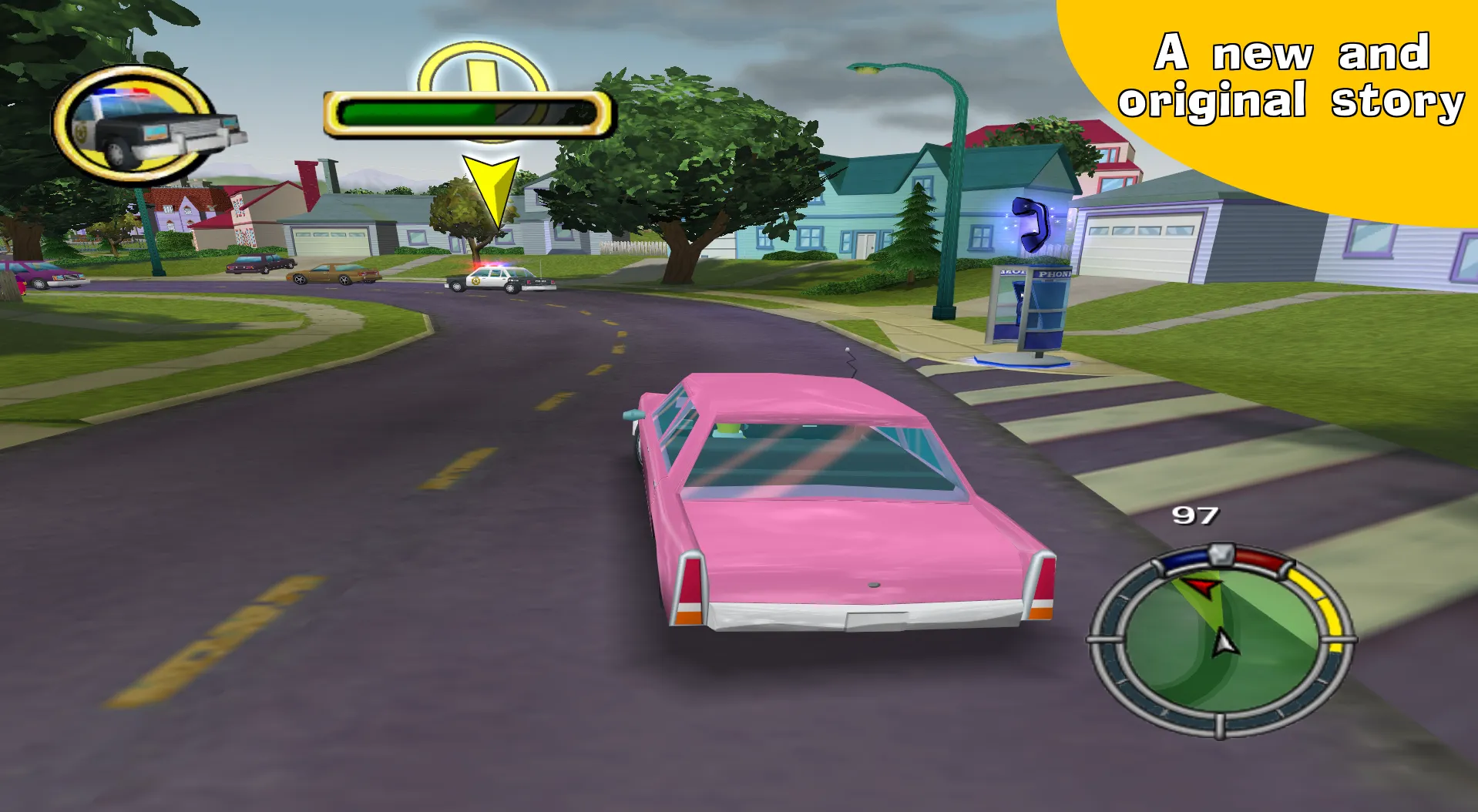Image resolution: width=1478 pixels, height=812 pixels.
Task: Click the red target marker on radar
Action: [1199, 589]
